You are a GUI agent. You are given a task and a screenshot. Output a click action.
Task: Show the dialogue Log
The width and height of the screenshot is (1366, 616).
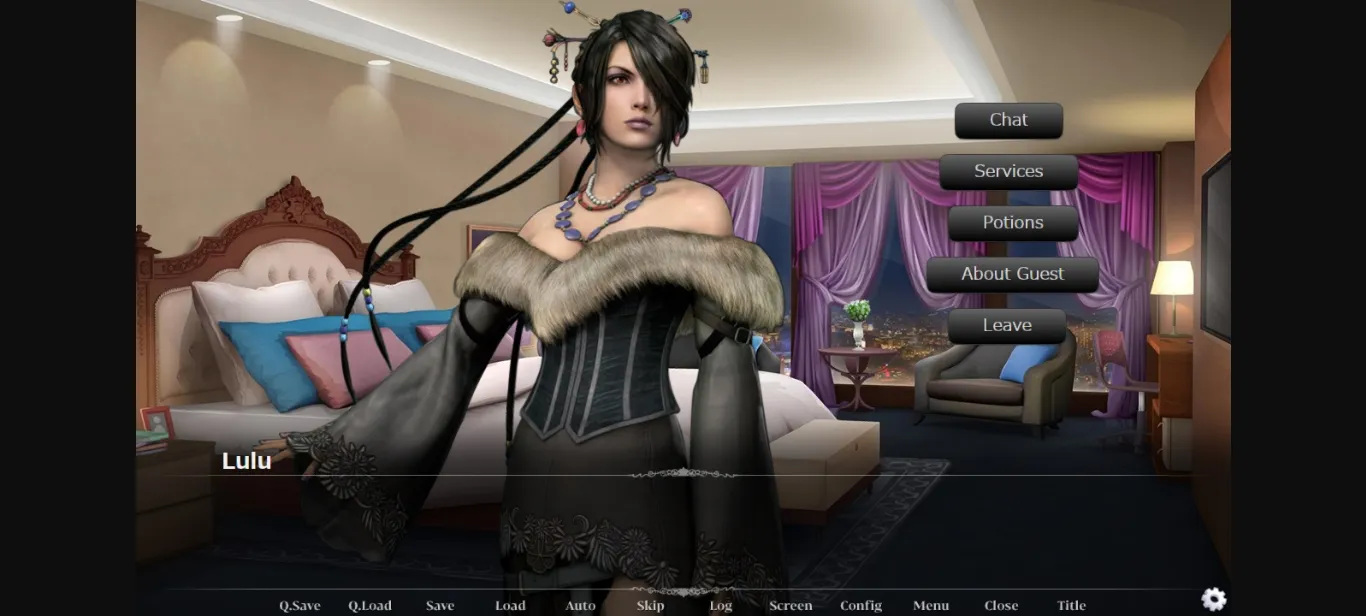click(721, 605)
